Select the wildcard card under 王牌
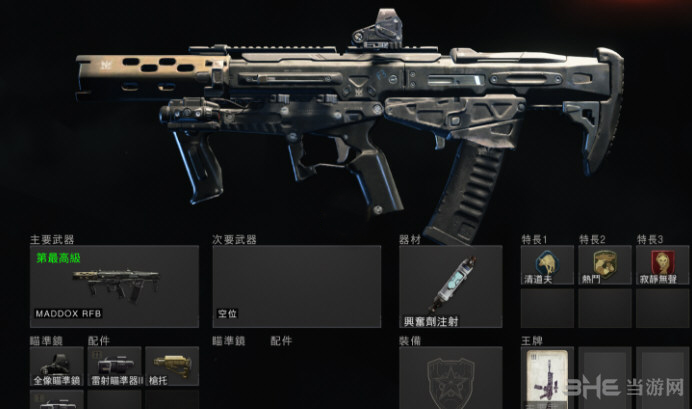 pyautogui.click(x=547, y=378)
